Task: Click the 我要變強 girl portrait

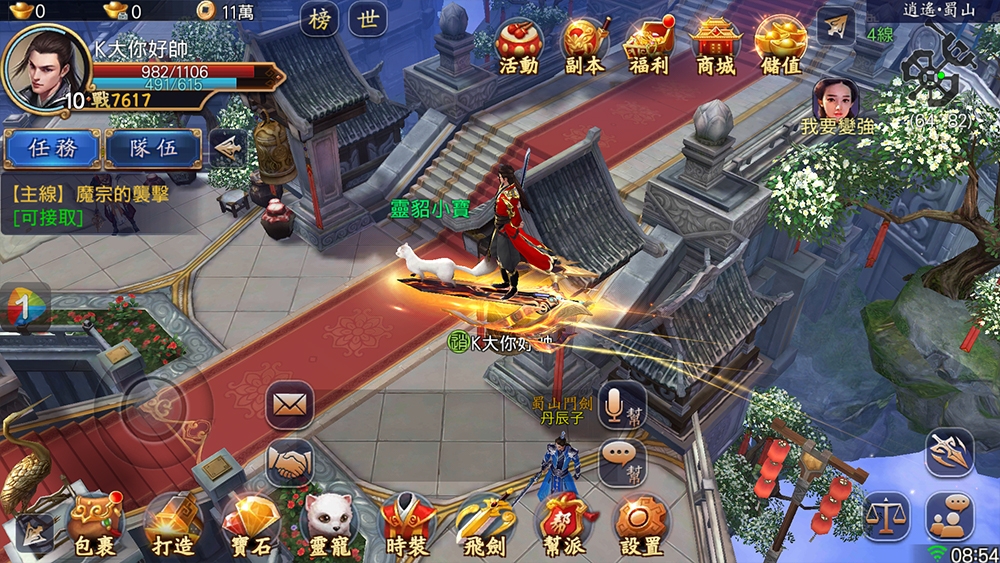Action: click(x=836, y=100)
